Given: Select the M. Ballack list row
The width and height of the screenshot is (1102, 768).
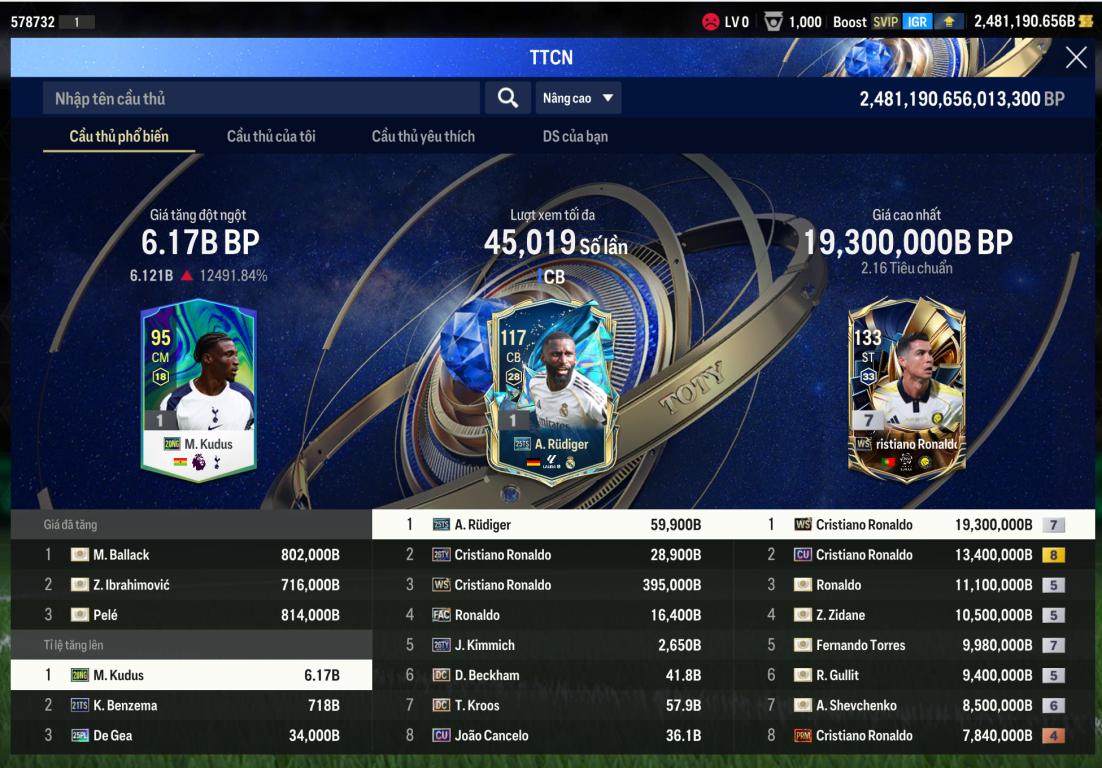Looking at the screenshot, I should (x=191, y=555).
